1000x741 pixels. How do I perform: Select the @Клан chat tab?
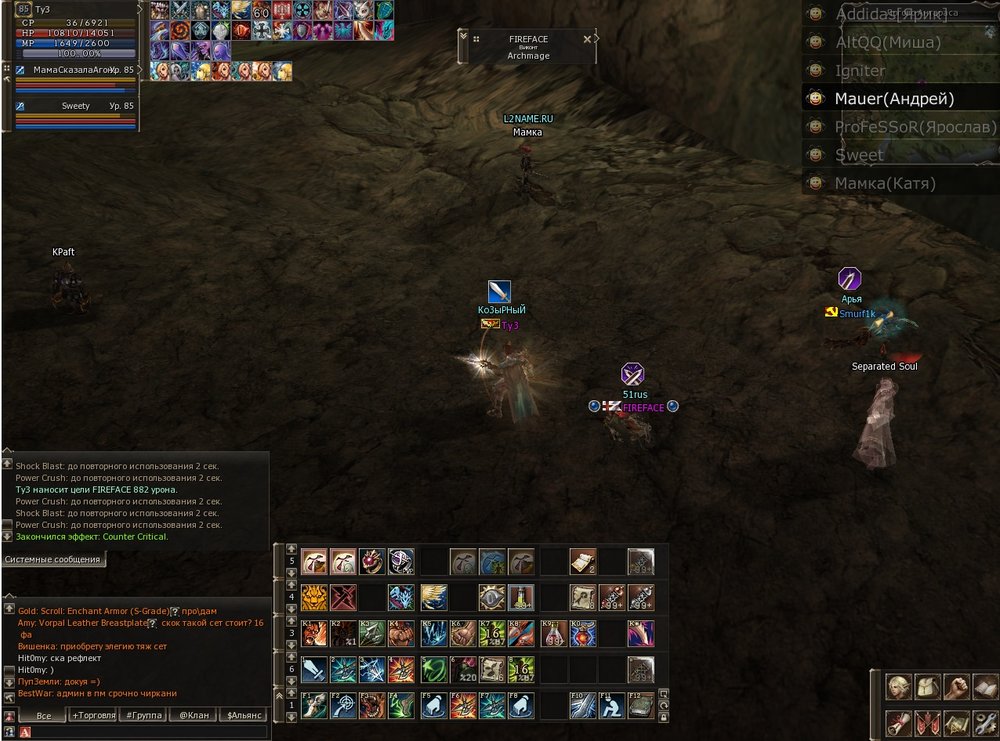pos(194,716)
